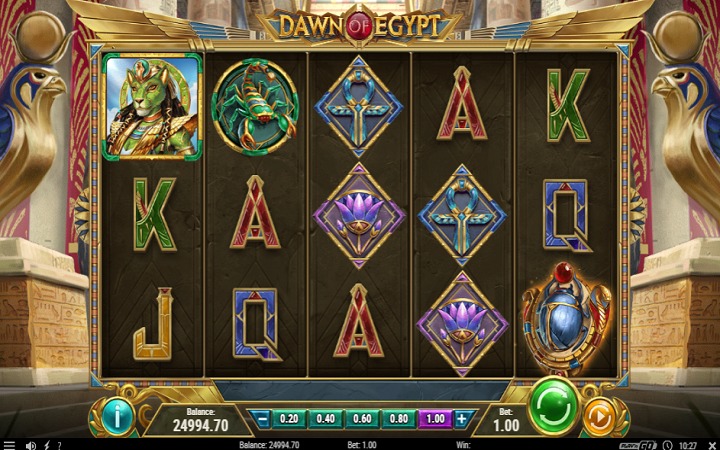The height and width of the screenshot is (450, 720).
Task: Start auto play with the orange button
Action: click(598, 415)
